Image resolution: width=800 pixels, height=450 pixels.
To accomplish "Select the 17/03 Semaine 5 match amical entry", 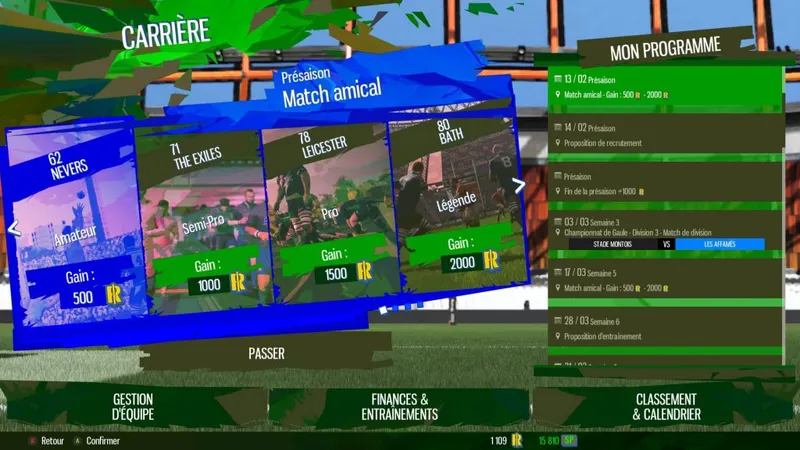I will [x=667, y=280].
